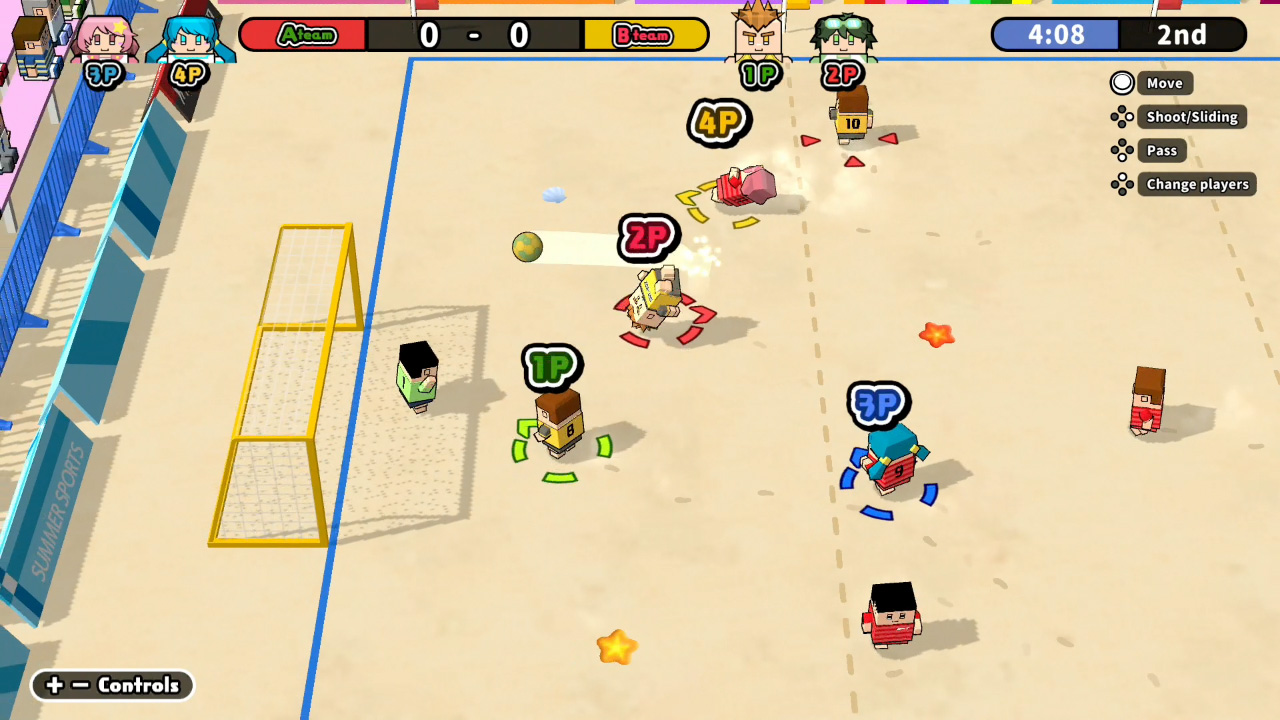
Task: Click the Move control stick icon
Action: (1122, 83)
